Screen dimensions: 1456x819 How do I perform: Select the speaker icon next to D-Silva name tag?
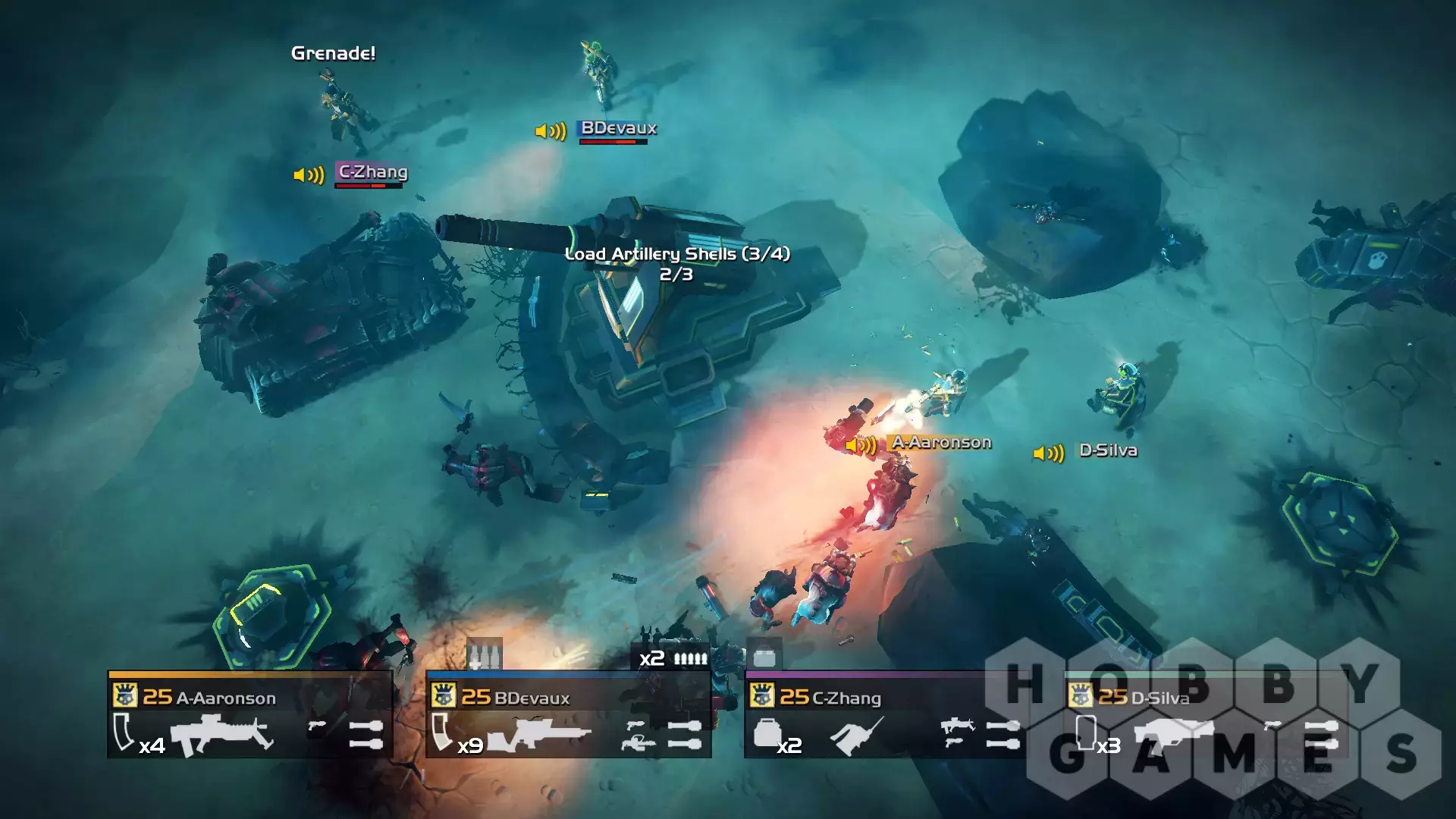(1049, 453)
